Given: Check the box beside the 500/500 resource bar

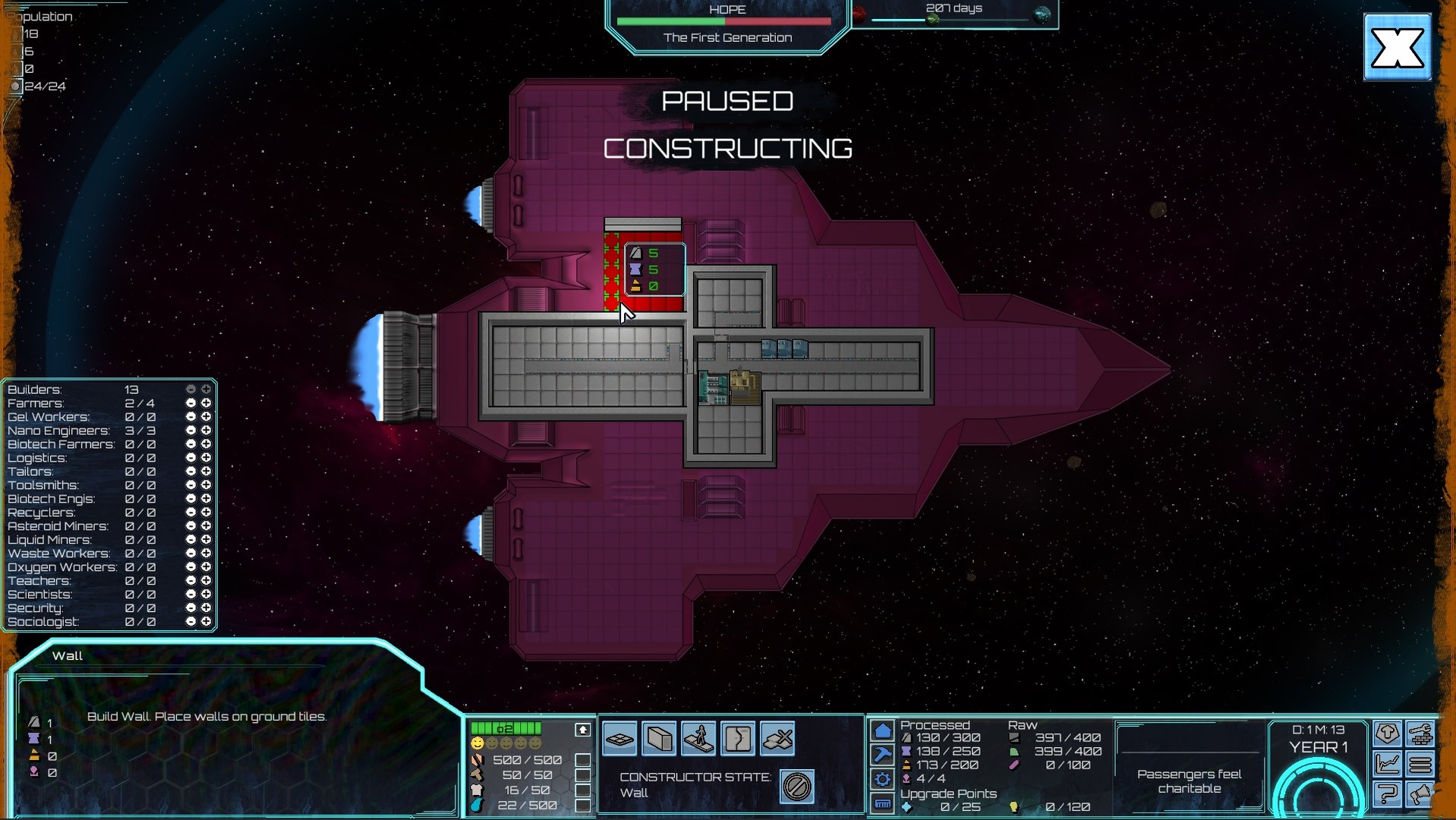Looking at the screenshot, I should tap(582, 759).
